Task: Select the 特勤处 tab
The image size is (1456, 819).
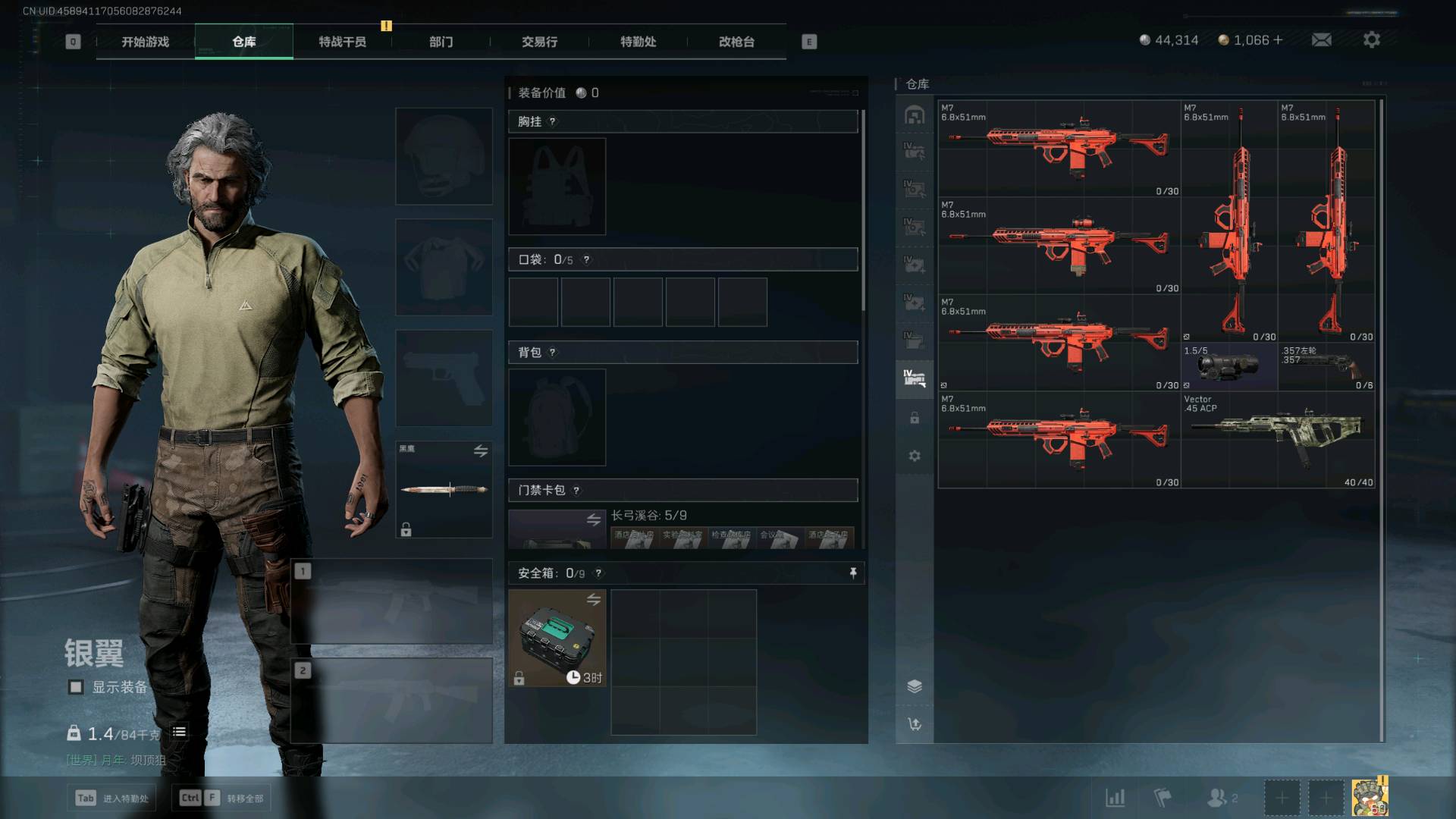Action: coord(638,42)
